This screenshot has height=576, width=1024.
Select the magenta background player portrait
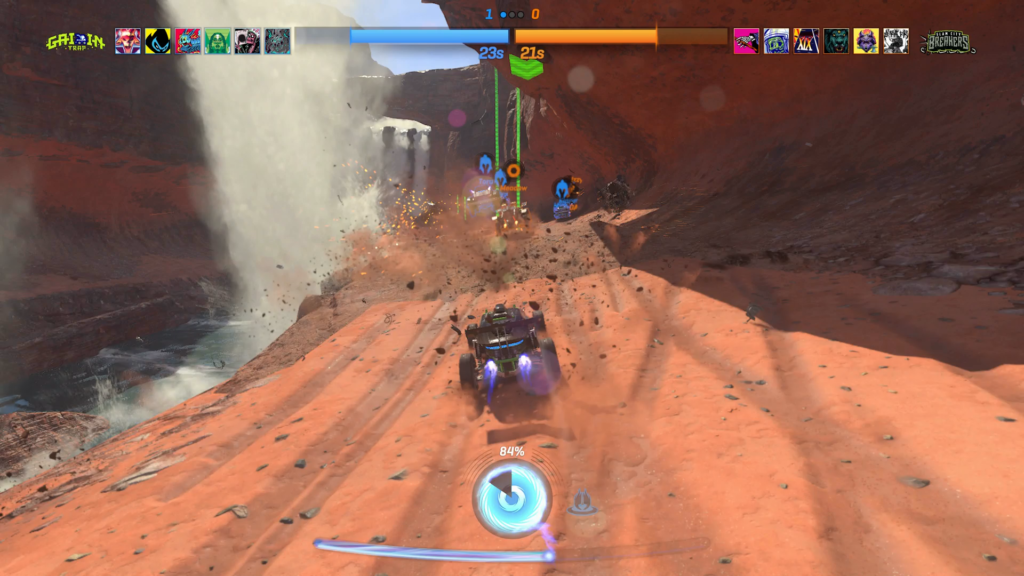point(746,41)
